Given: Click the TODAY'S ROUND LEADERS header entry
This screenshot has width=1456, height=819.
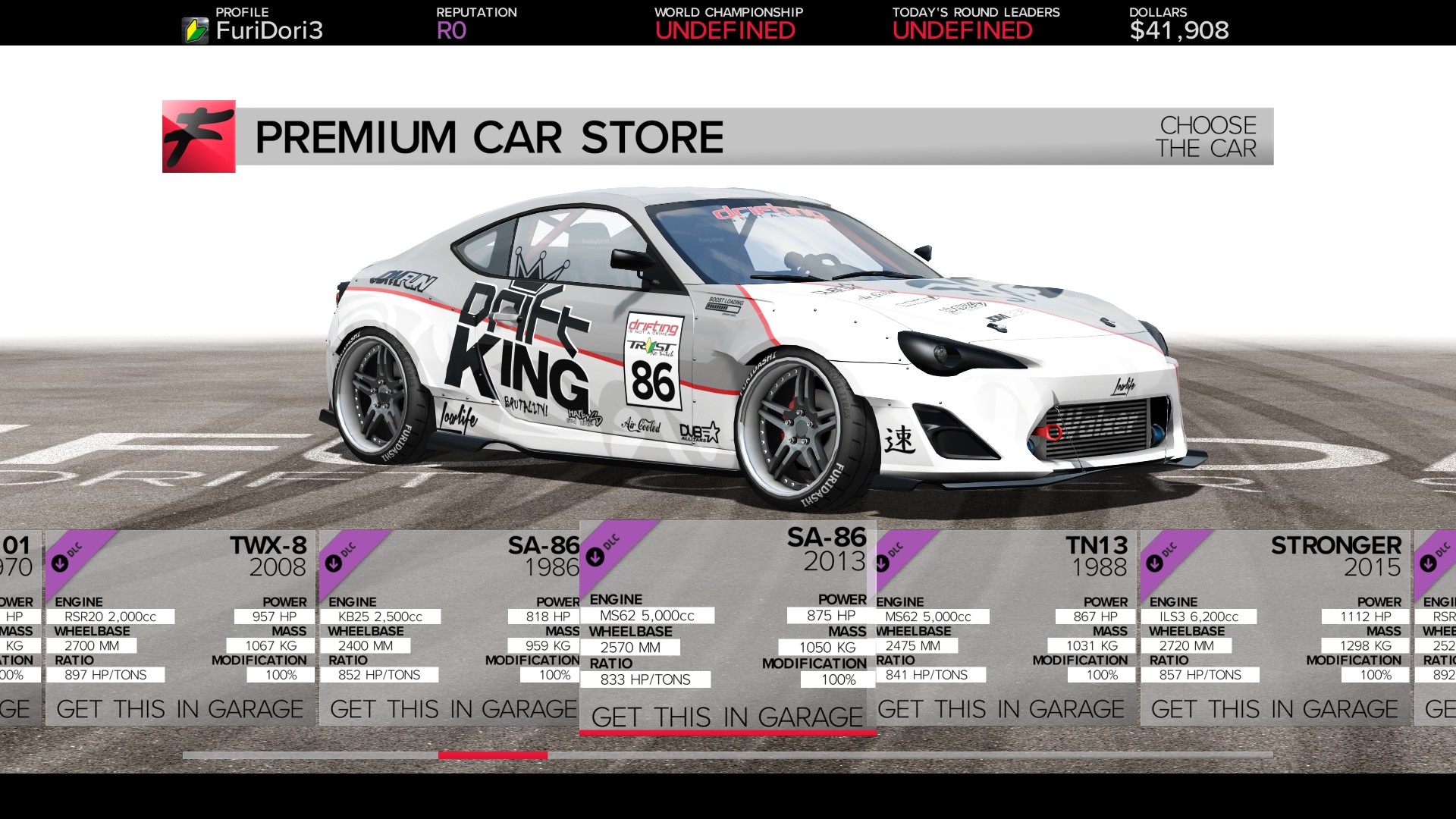Looking at the screenshot, I should pyautogui.click(x=976, y=23).
